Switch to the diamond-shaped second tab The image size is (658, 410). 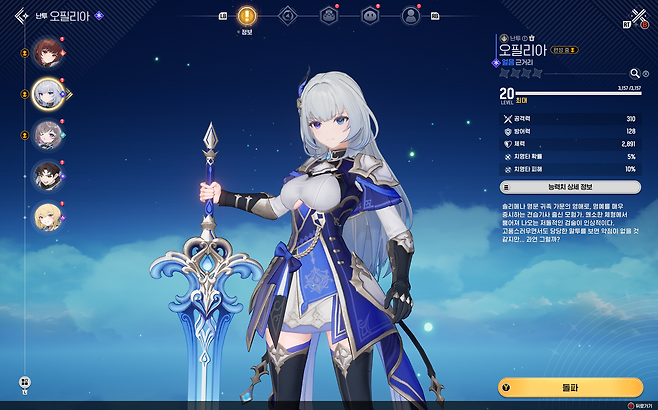tap(287, 15)
